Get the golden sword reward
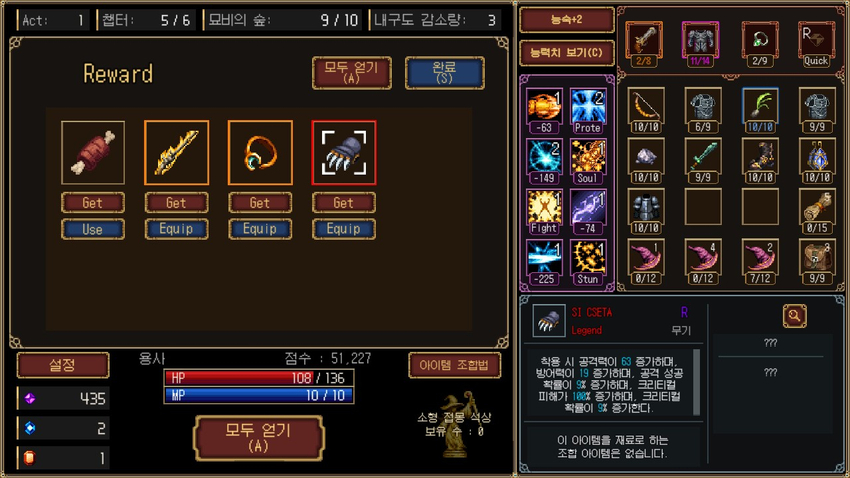This screenshot has width=850, height=478. click(x=176, y=203)
